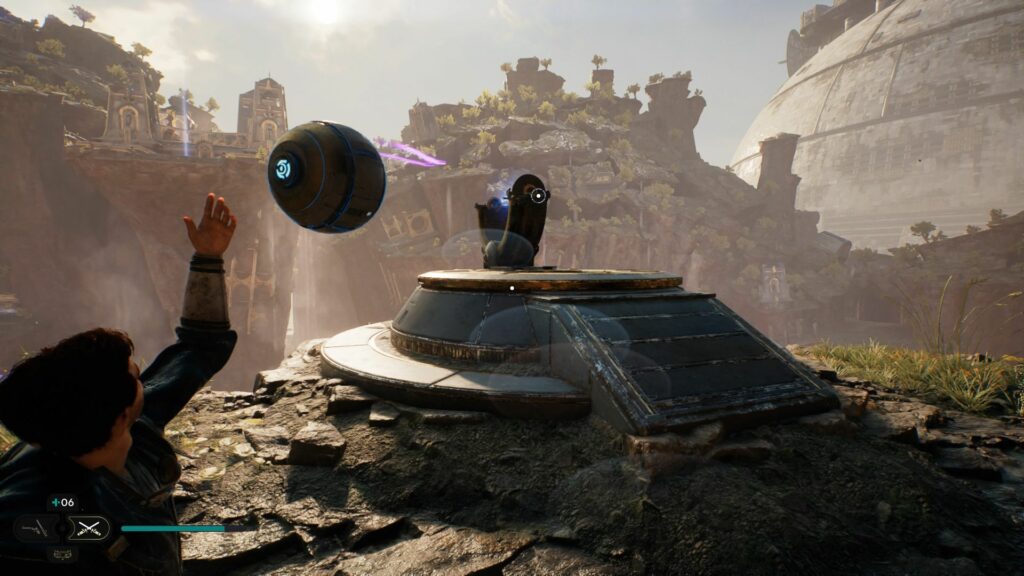Select the BD-1 droid icon below the stances
1024x576 pixels.
click(x=62, y=553)
